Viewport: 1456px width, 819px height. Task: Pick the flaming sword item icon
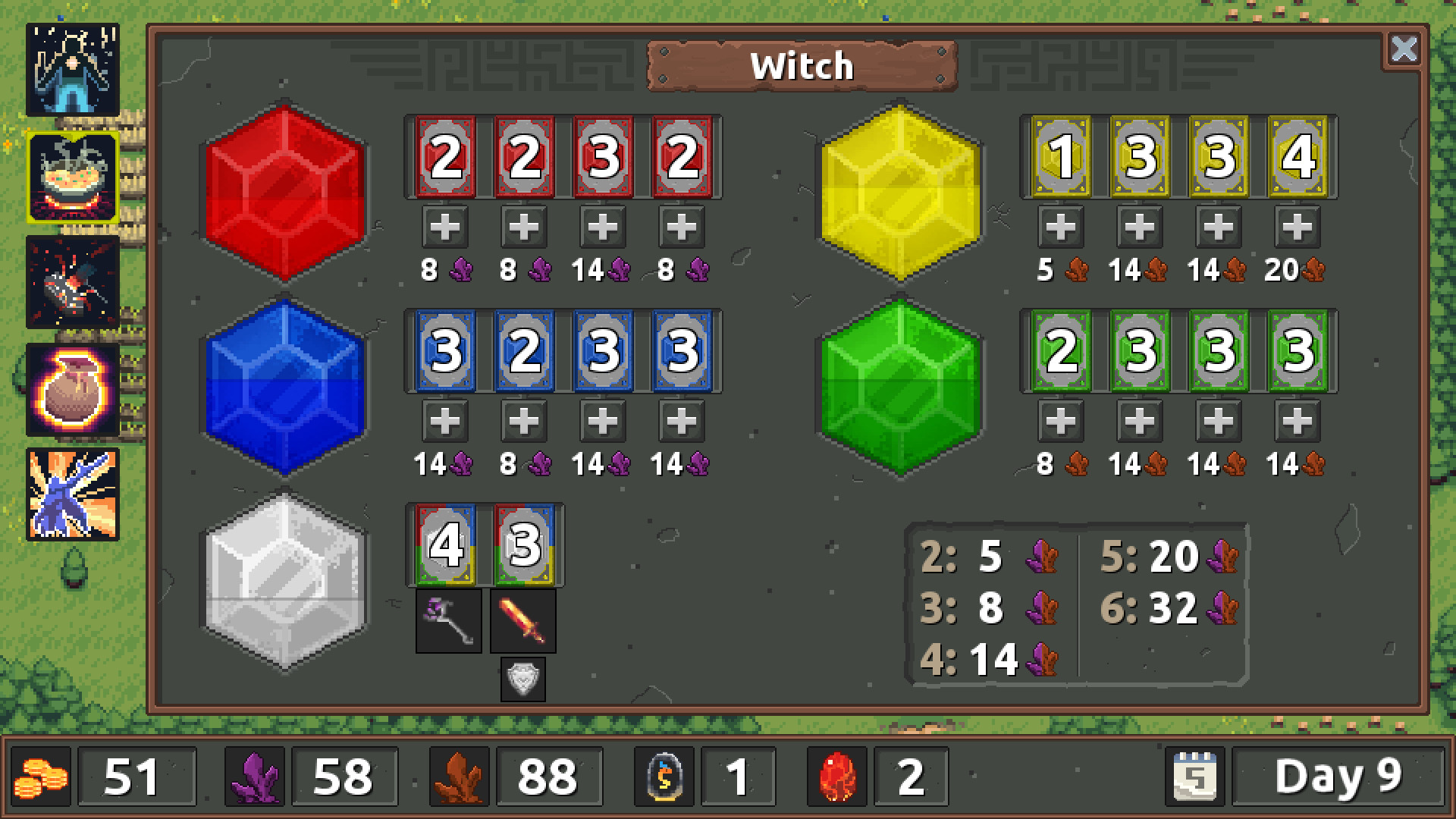coord(522,622)
